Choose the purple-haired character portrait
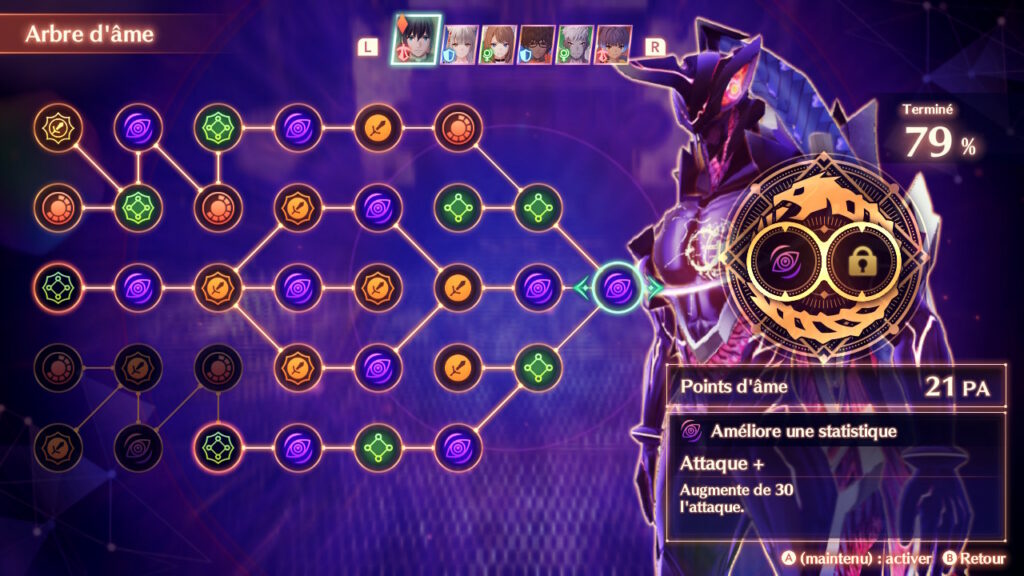The width and height of the screenshot is (1024, 576). click(613, 45)
